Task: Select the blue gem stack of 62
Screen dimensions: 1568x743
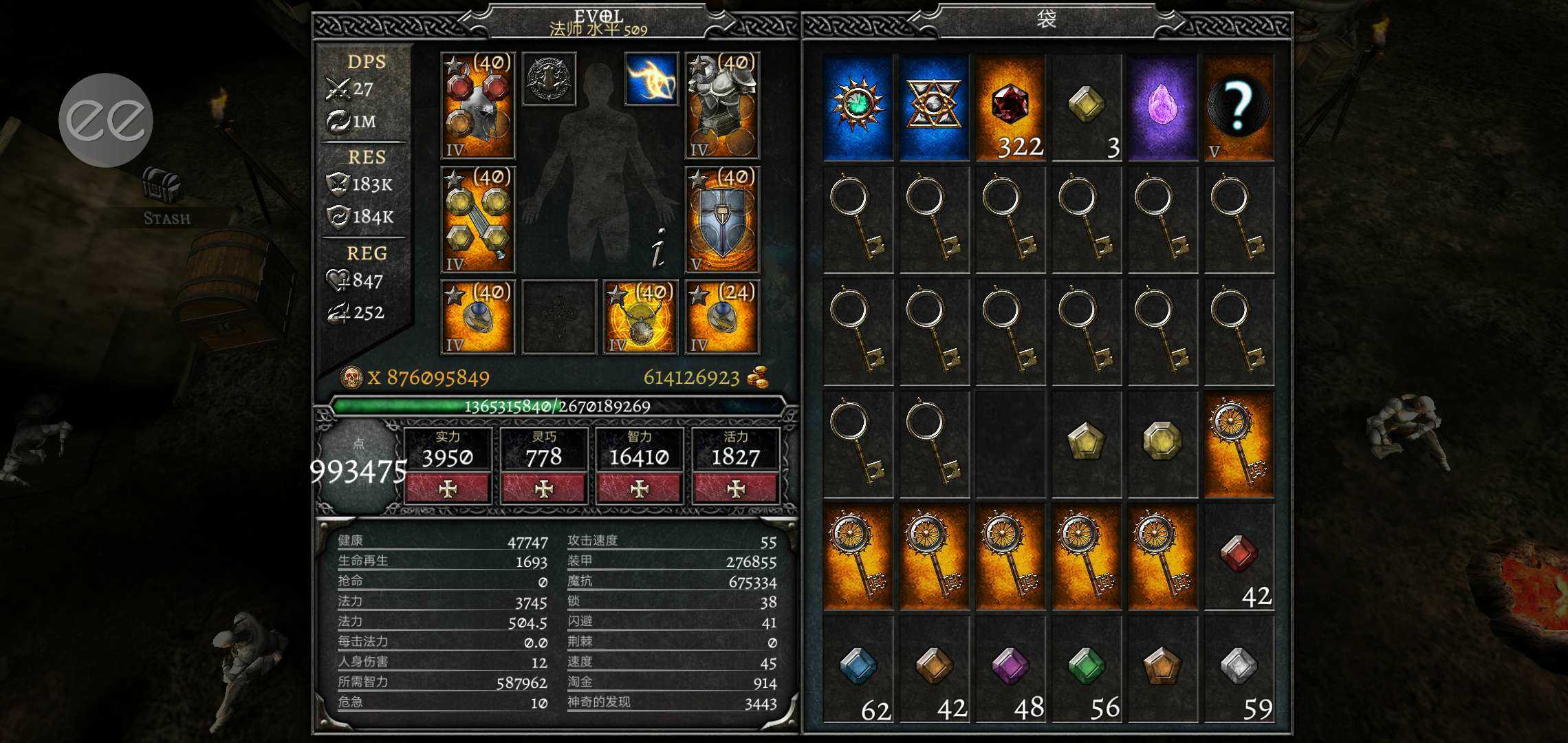Action: 858,669
